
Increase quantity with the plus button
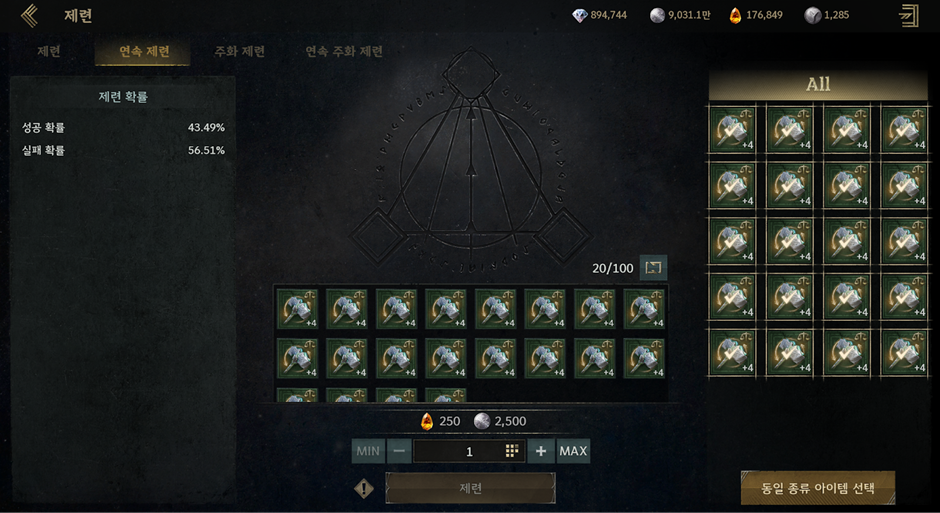pyautogui.click(x=541, y=451)
